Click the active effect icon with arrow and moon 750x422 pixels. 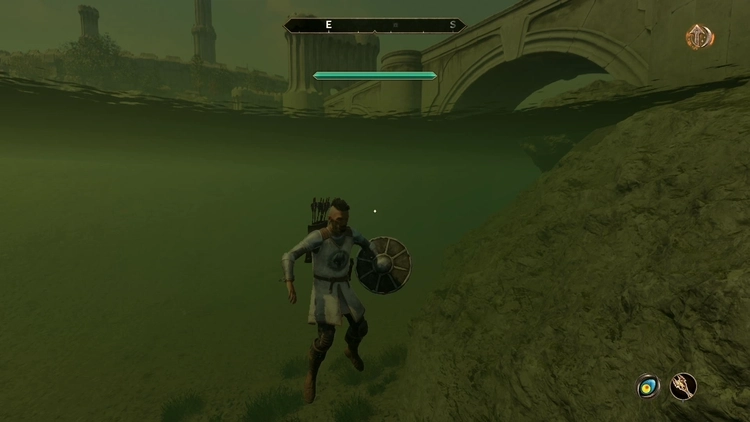coord(700,37)
